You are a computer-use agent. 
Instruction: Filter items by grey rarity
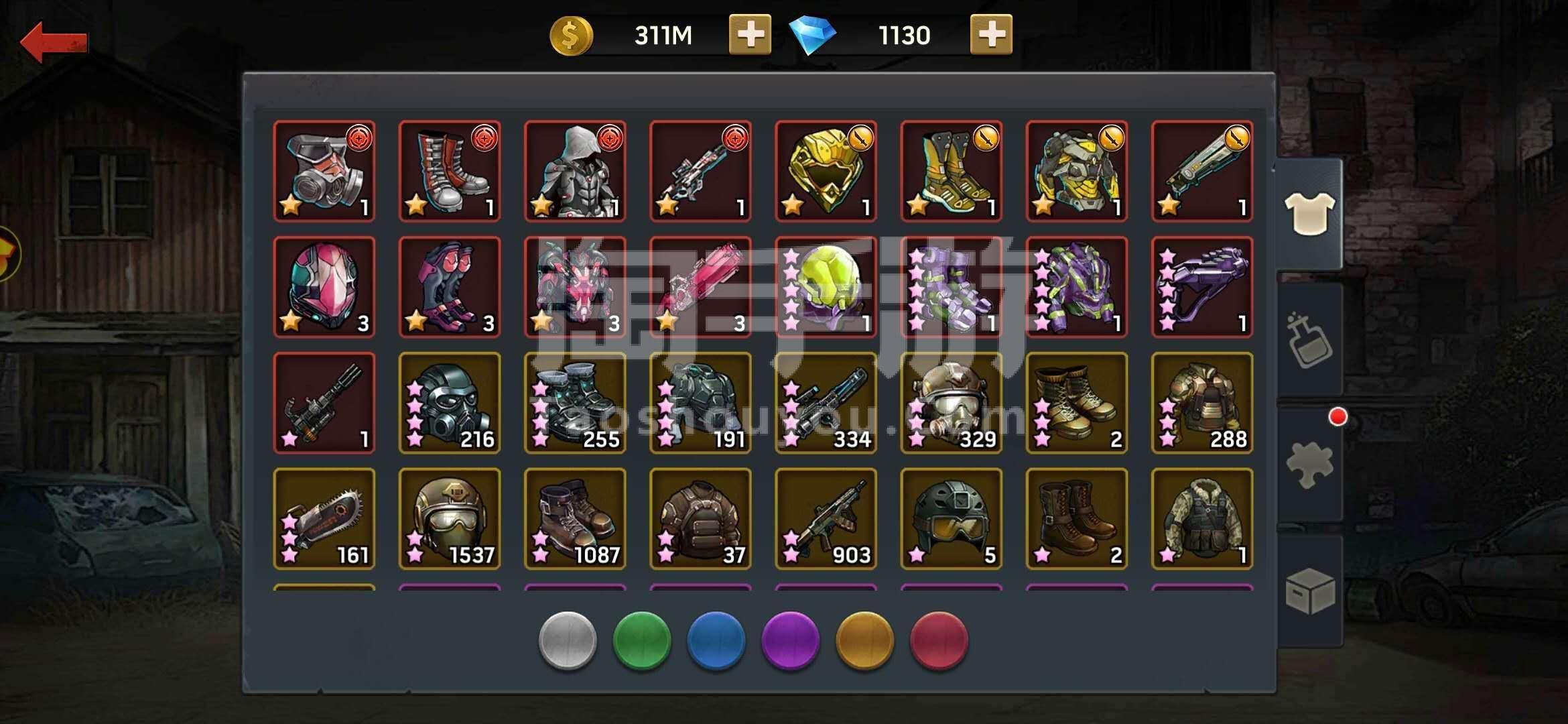(568, 640)
